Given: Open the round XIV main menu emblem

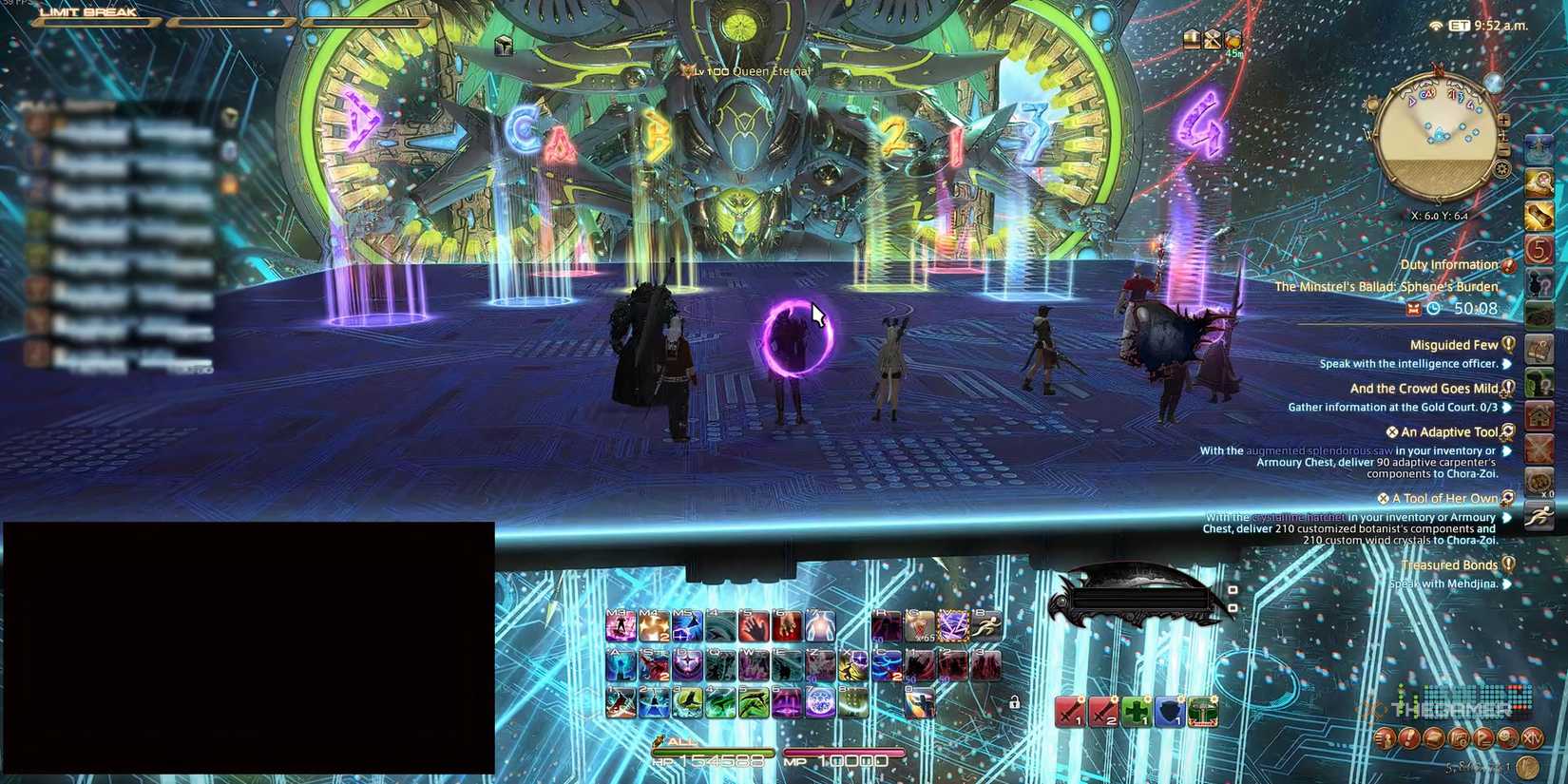Looking at the screenshot, I should coord(1531,738).
